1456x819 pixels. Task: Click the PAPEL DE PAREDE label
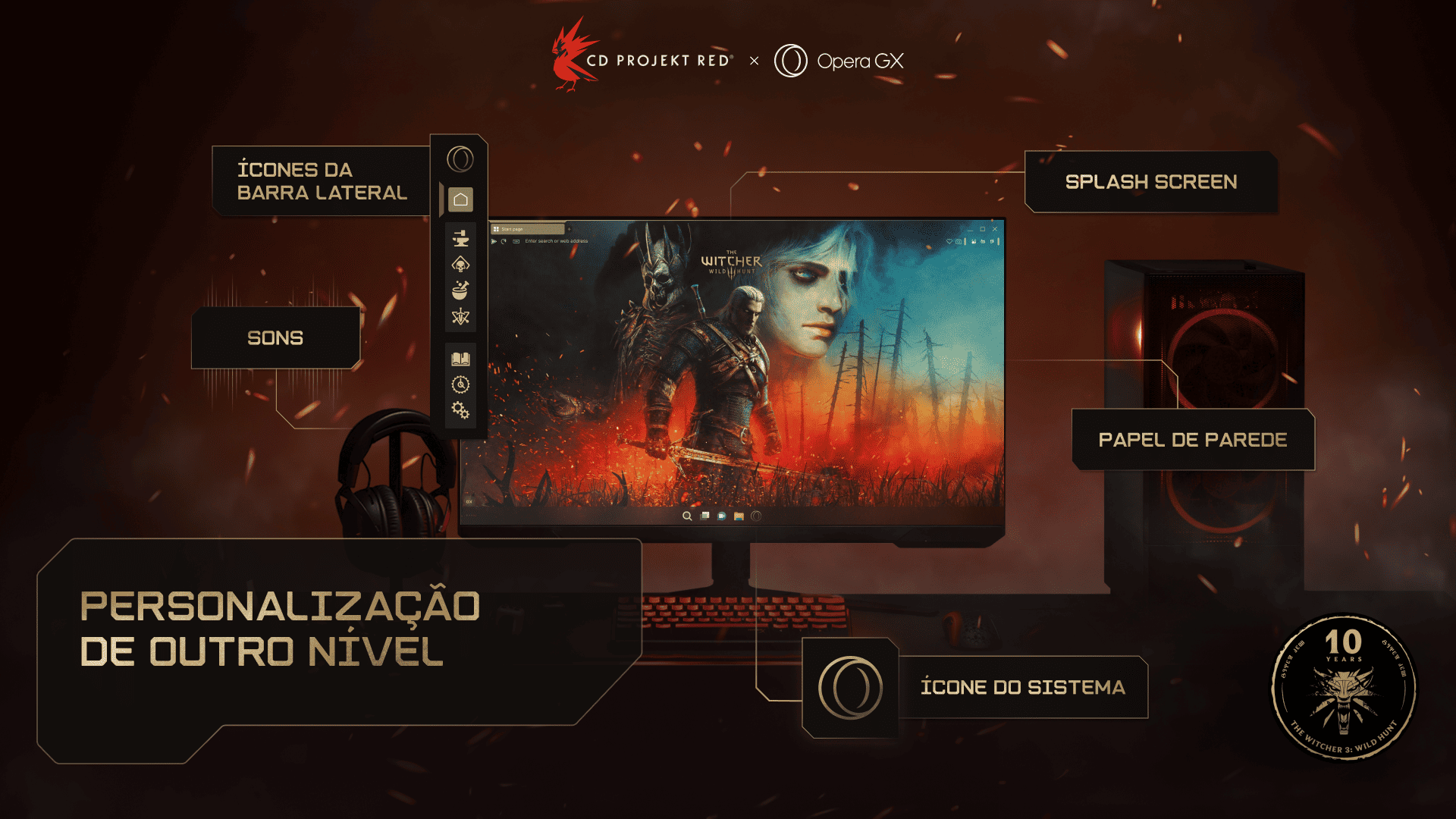tap(1192, 438)
